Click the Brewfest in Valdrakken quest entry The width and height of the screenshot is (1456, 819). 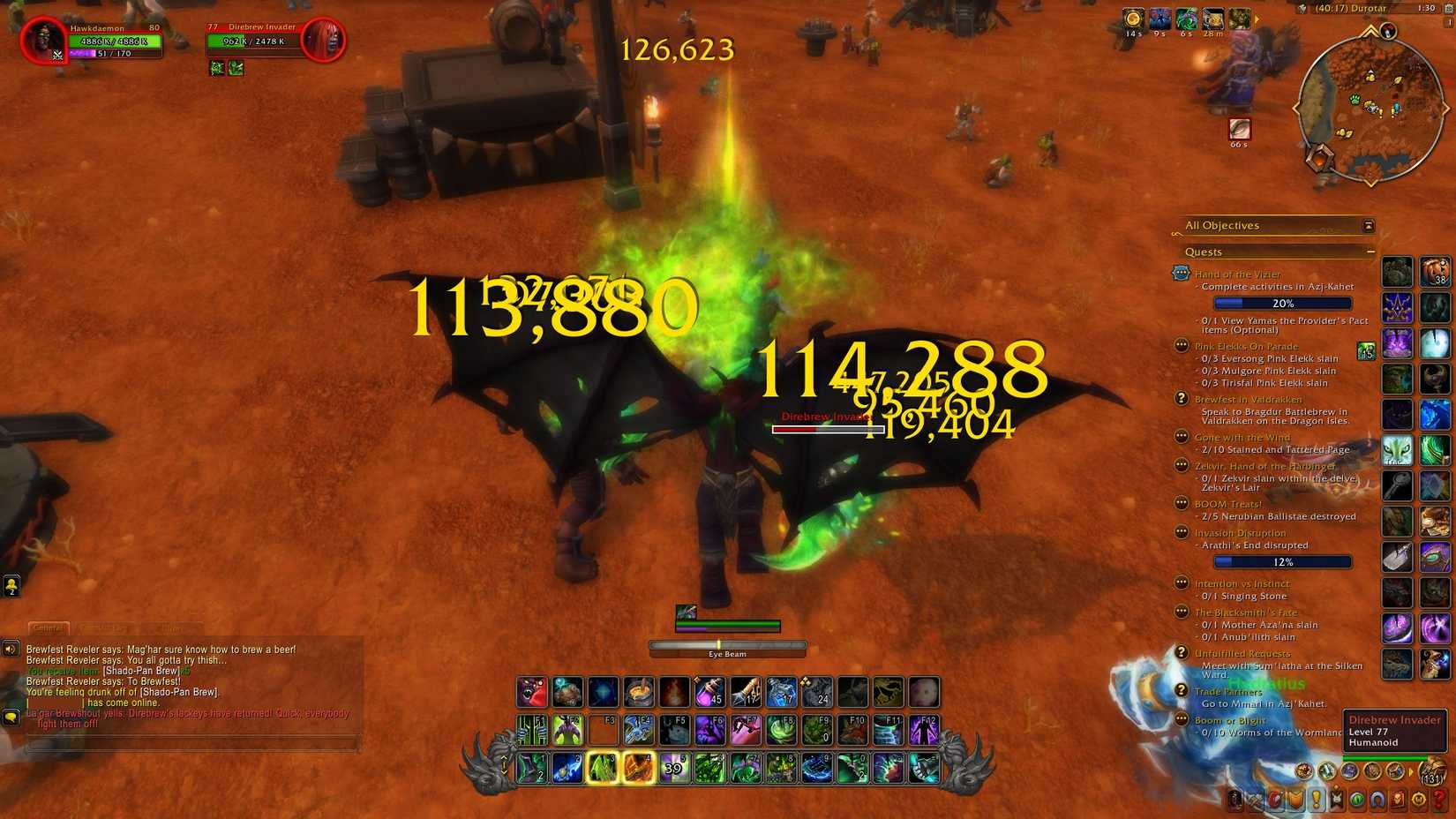[1249, 398]
